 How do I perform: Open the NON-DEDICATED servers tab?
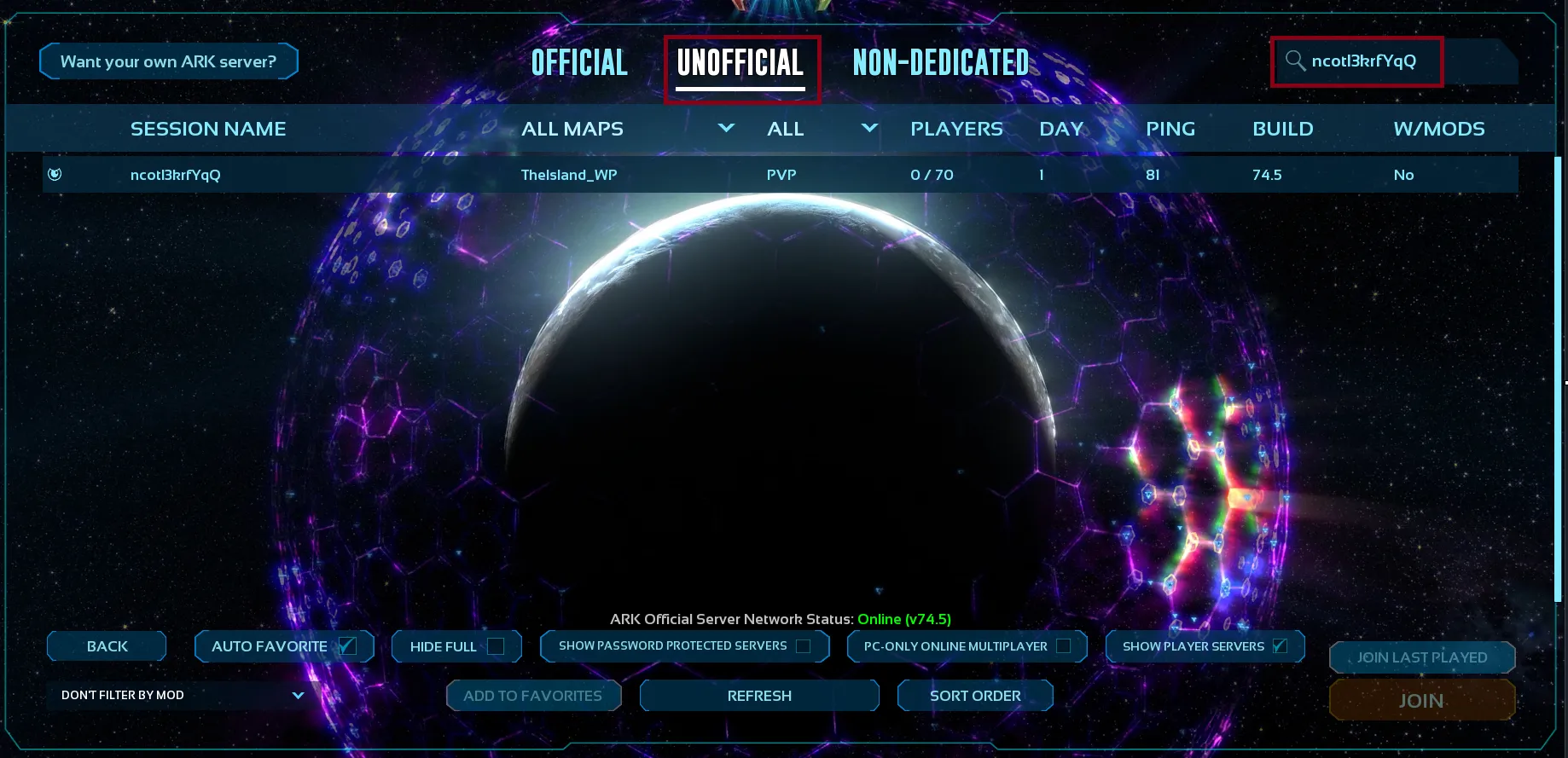point(940,61)
